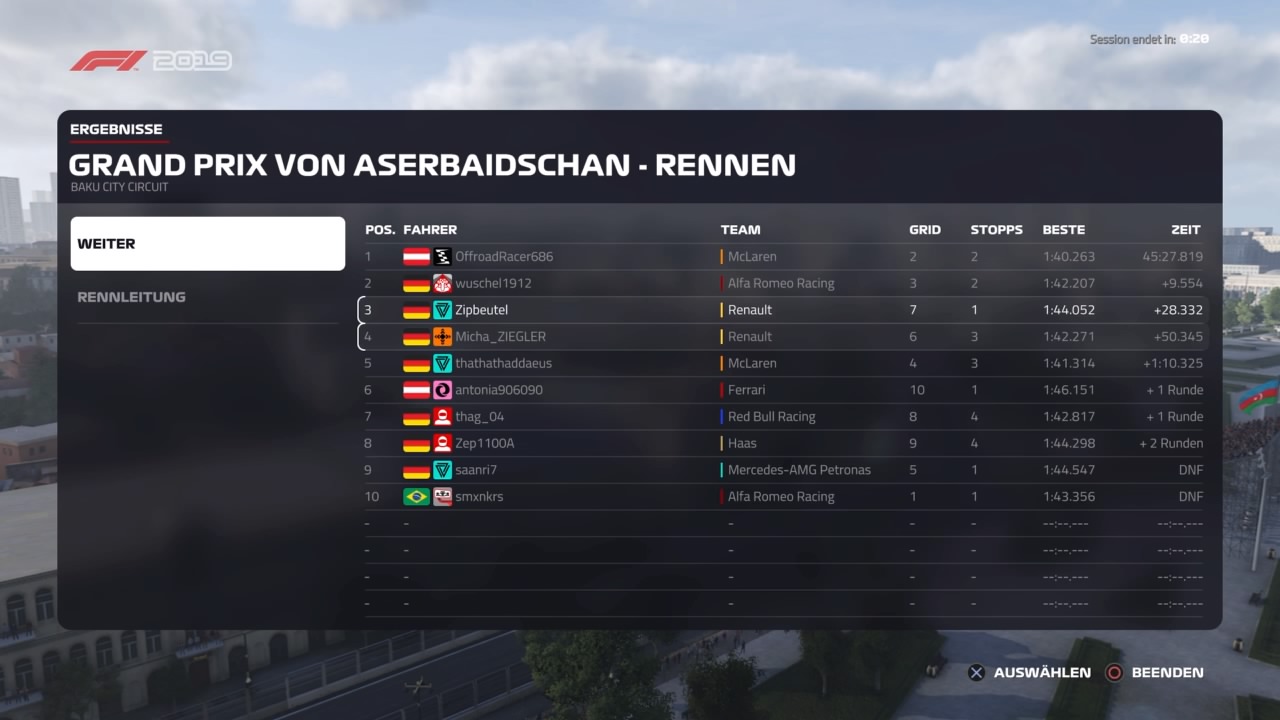
Task: Choose the thag_04 driver row
Action: (x=783, y=417)
